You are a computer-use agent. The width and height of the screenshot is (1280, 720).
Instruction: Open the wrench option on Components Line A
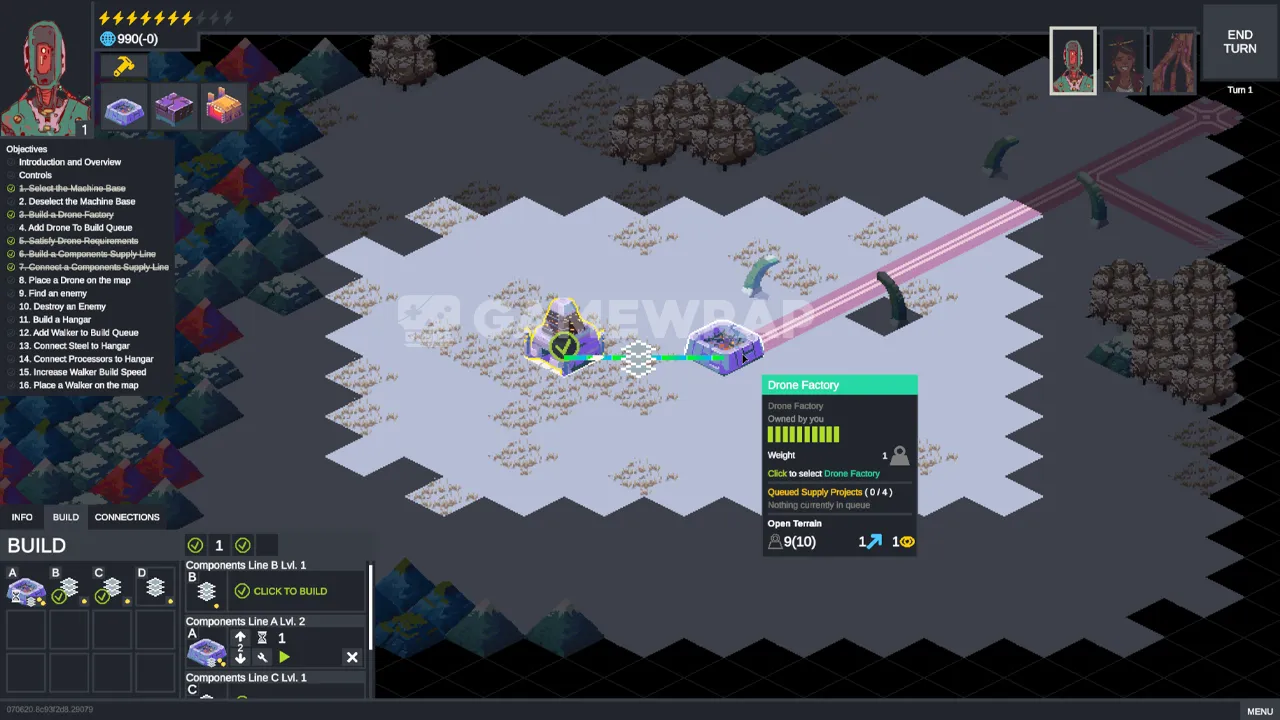pos(262,657)
